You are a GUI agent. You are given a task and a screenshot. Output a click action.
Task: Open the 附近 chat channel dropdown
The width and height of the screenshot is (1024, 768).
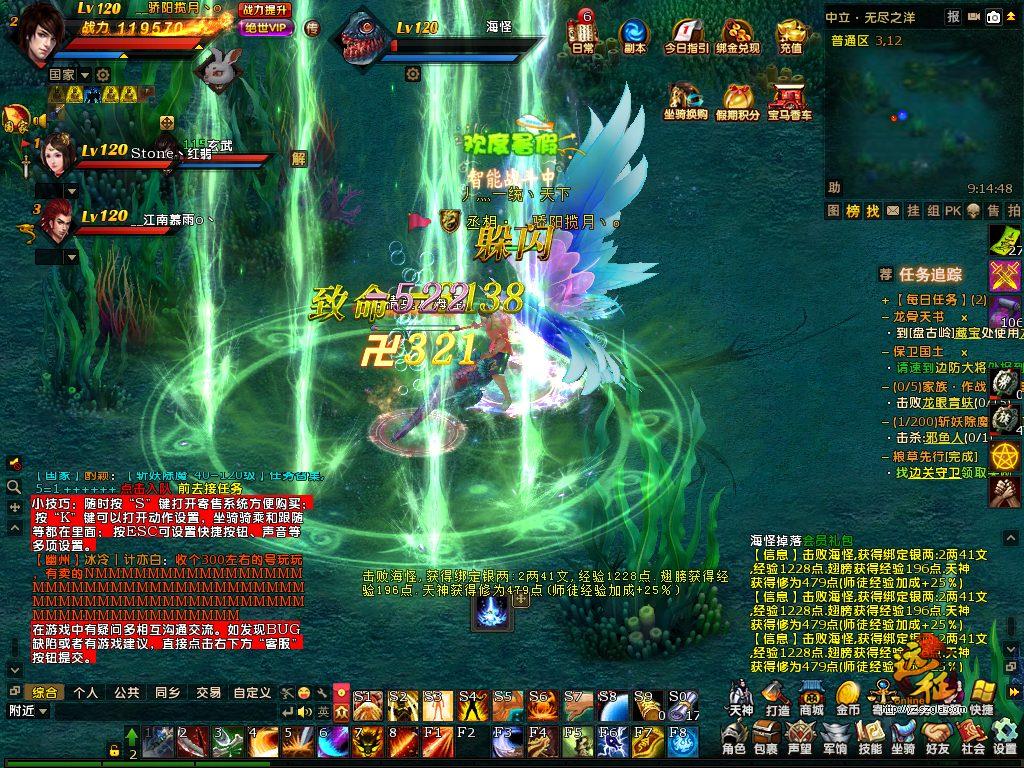(28, 711)
